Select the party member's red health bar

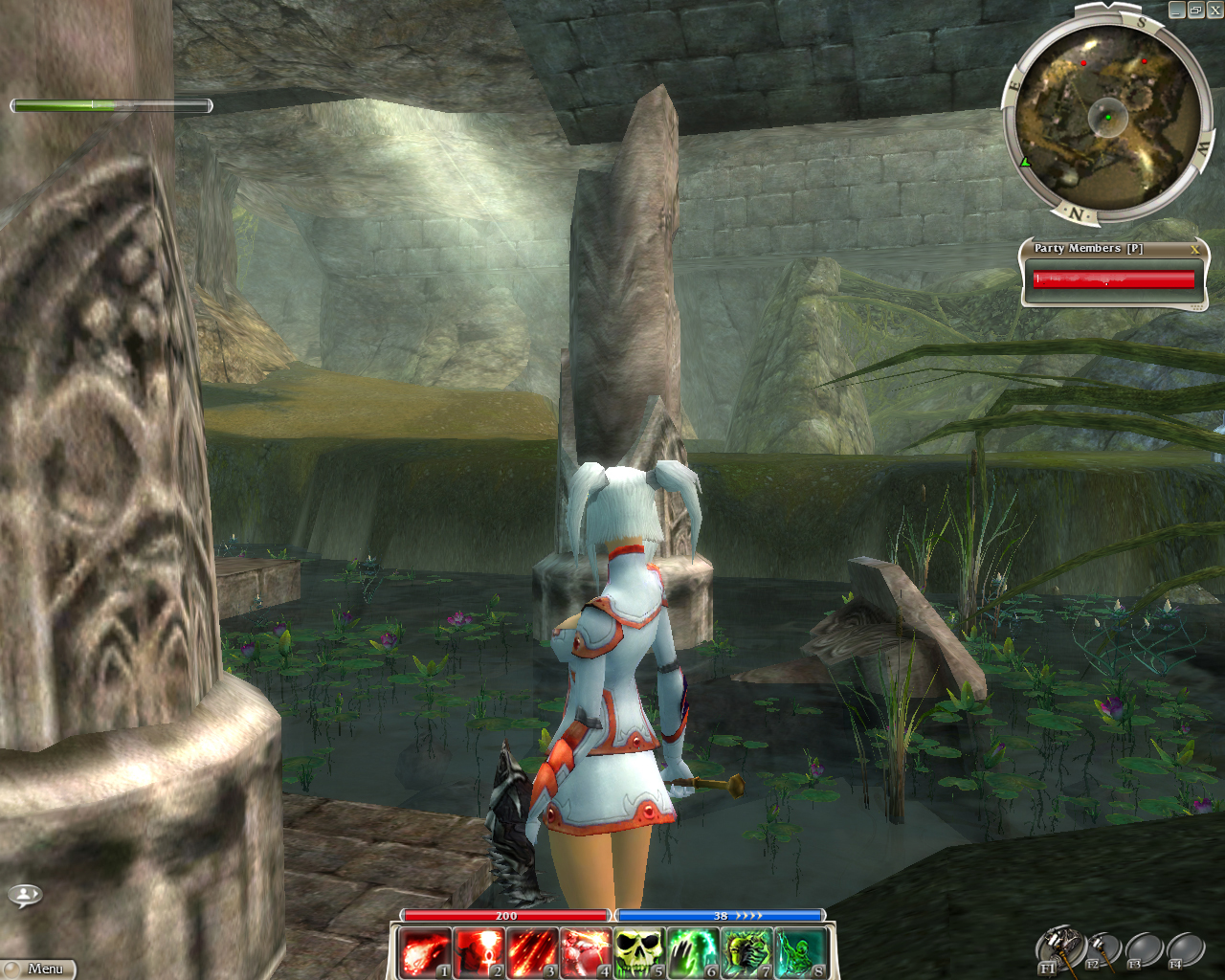(x=1113, y=278)
